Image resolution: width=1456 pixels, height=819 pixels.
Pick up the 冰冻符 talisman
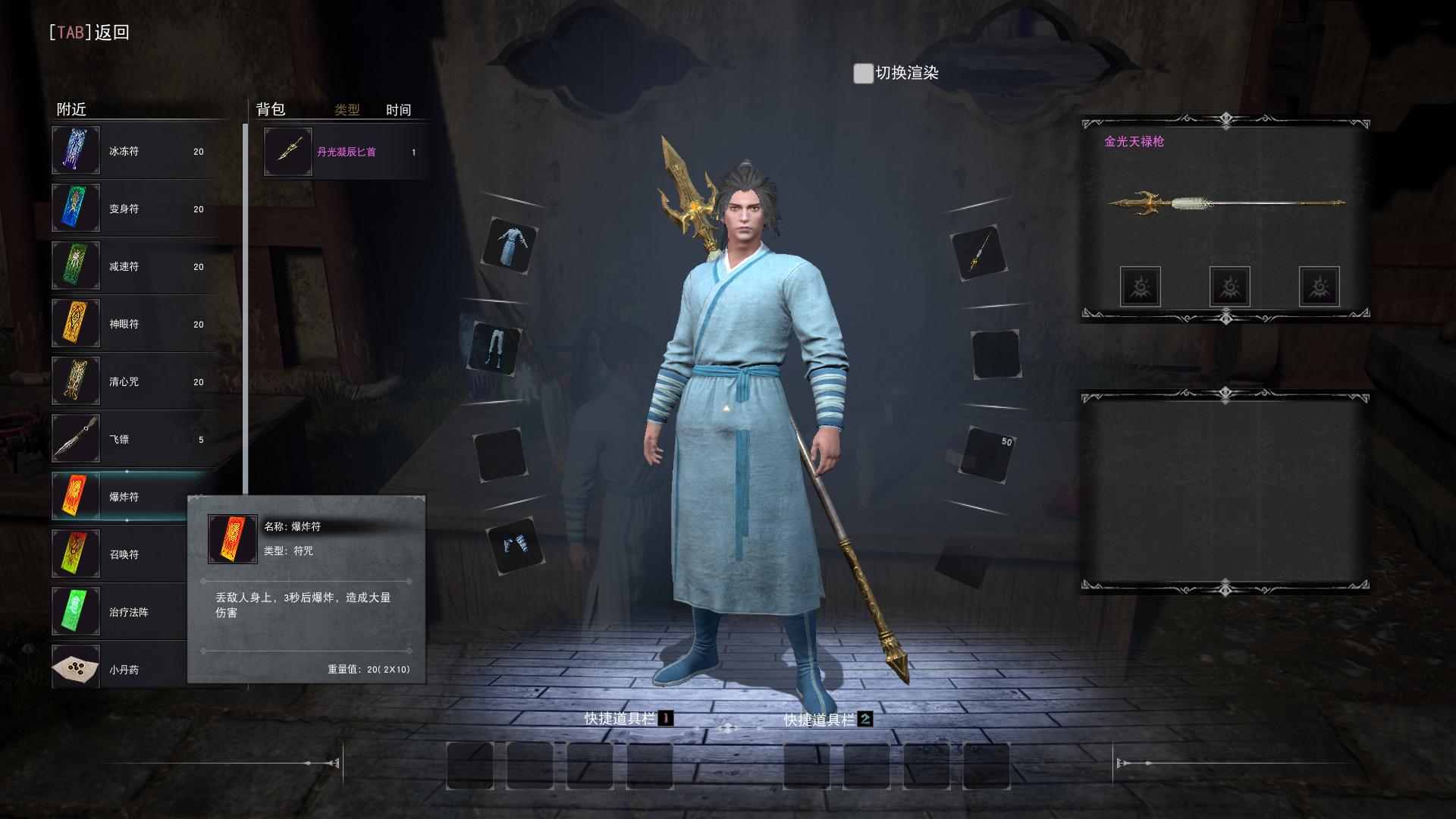133,151
